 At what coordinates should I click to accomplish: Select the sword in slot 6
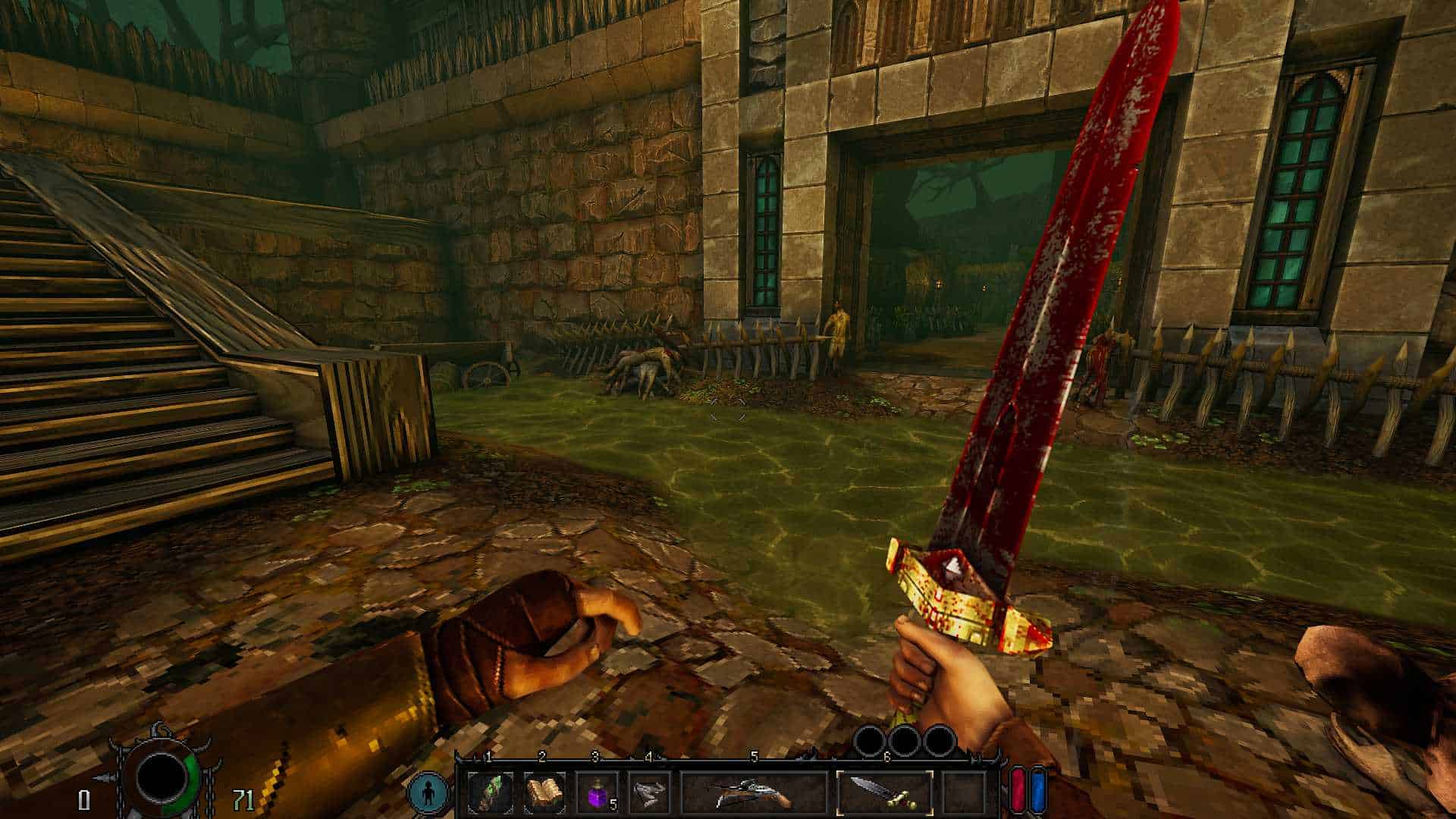pos(884,793)
